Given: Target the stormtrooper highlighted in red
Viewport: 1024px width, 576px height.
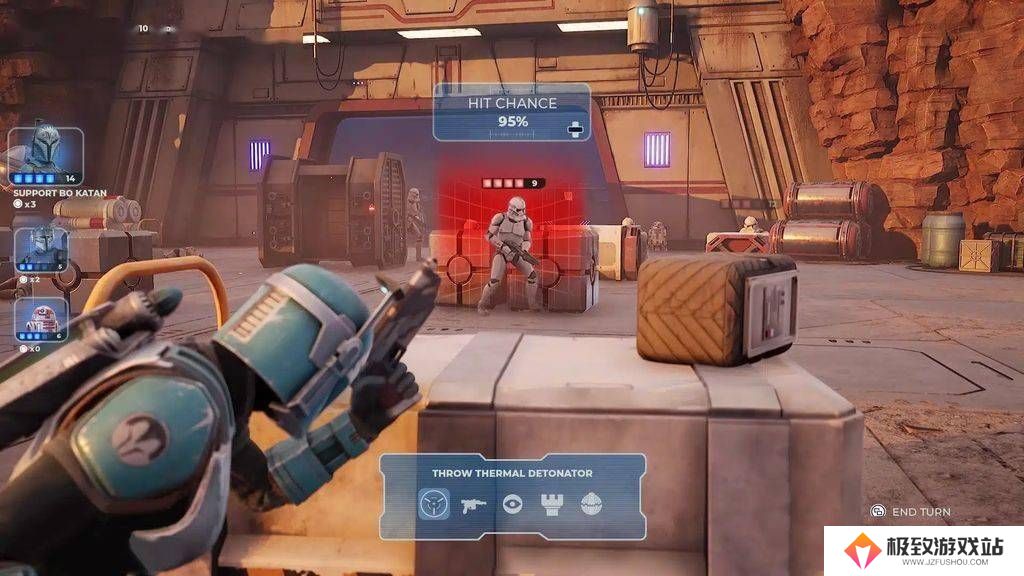Looking at the screenshot, I should 511,250.
